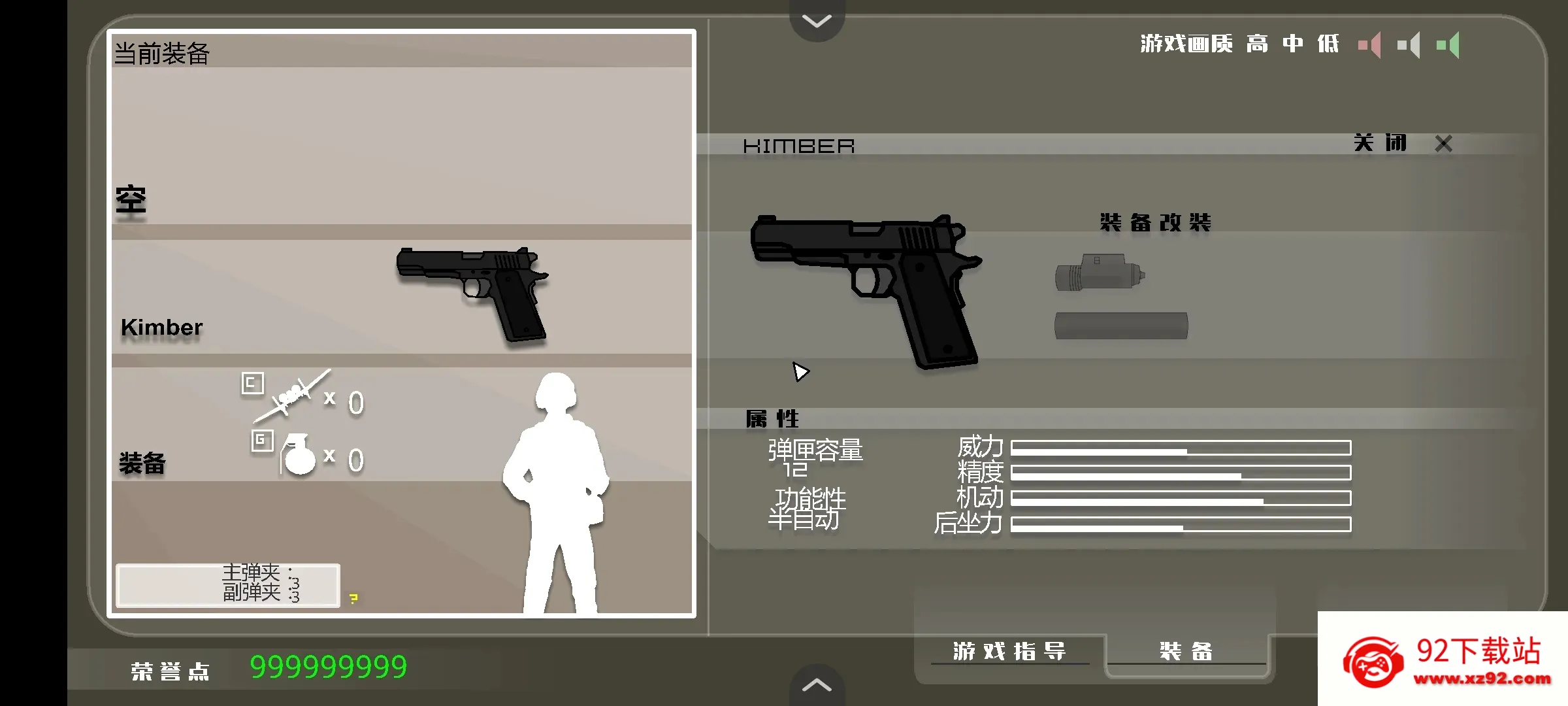
Task: Toggle the white speaker sound icon
Action: pos(1409,45)
